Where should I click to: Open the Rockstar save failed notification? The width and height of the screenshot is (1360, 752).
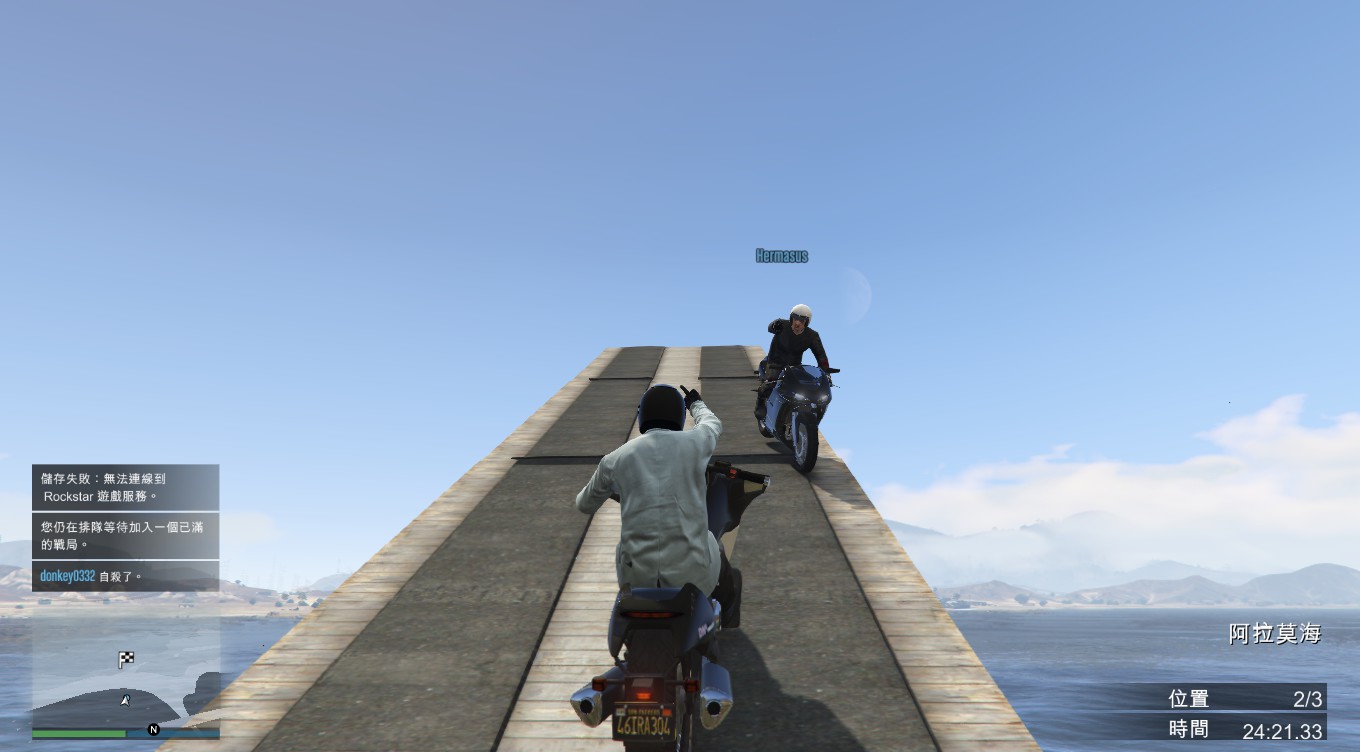(x=125, y=487)
